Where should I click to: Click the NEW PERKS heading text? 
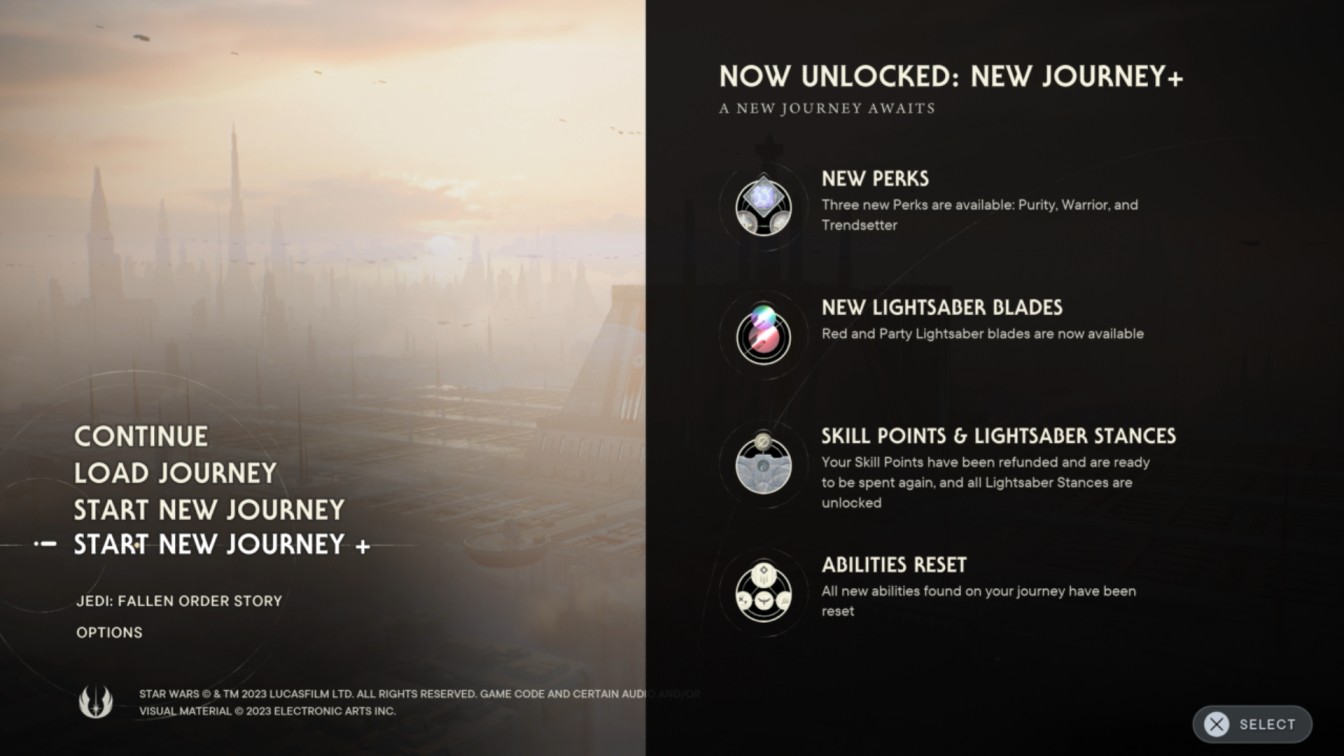(875, 178)
